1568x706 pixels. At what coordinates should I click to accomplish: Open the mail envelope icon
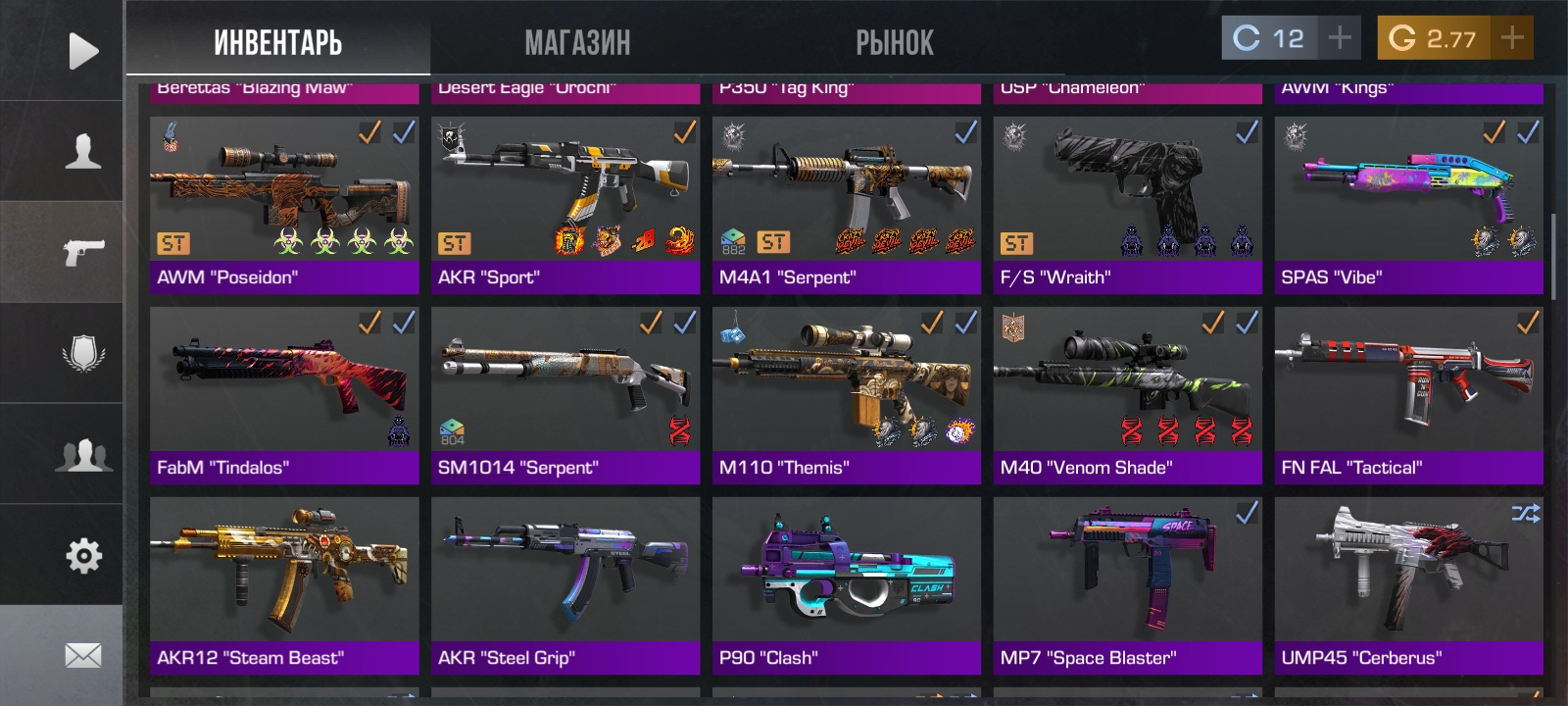[82, 655]
